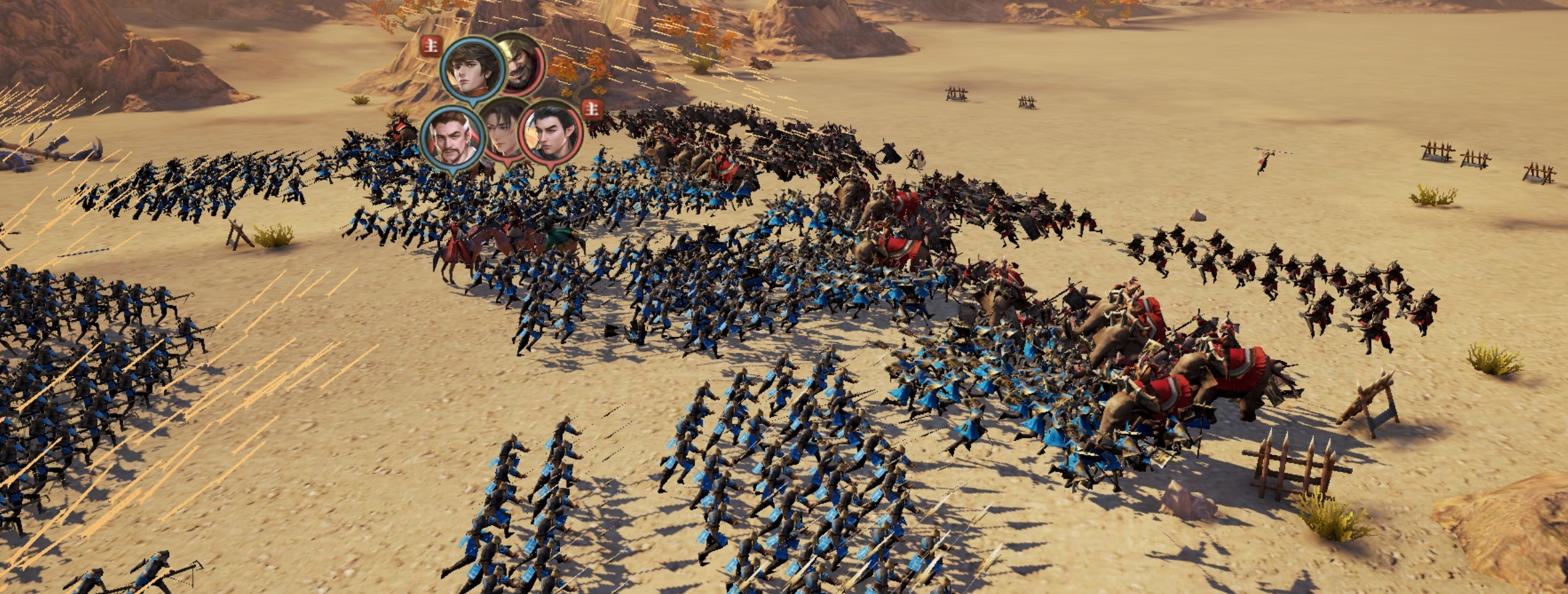The width and height of the screenshot is (1568, 594).
Task: Select the red-ringed black-haired general portrait
Action: 551,135
